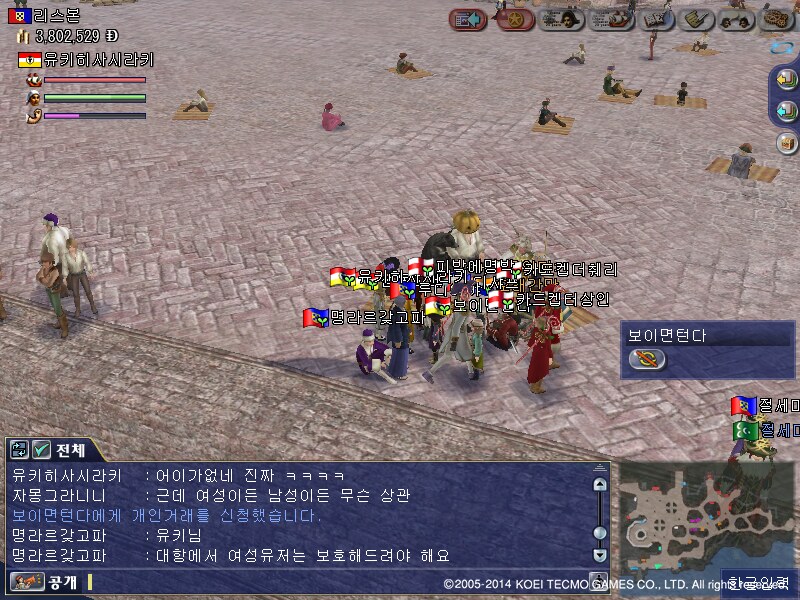The image size is (800, 600).
Task: Click the yellow arrow side button
Action: 787,81
